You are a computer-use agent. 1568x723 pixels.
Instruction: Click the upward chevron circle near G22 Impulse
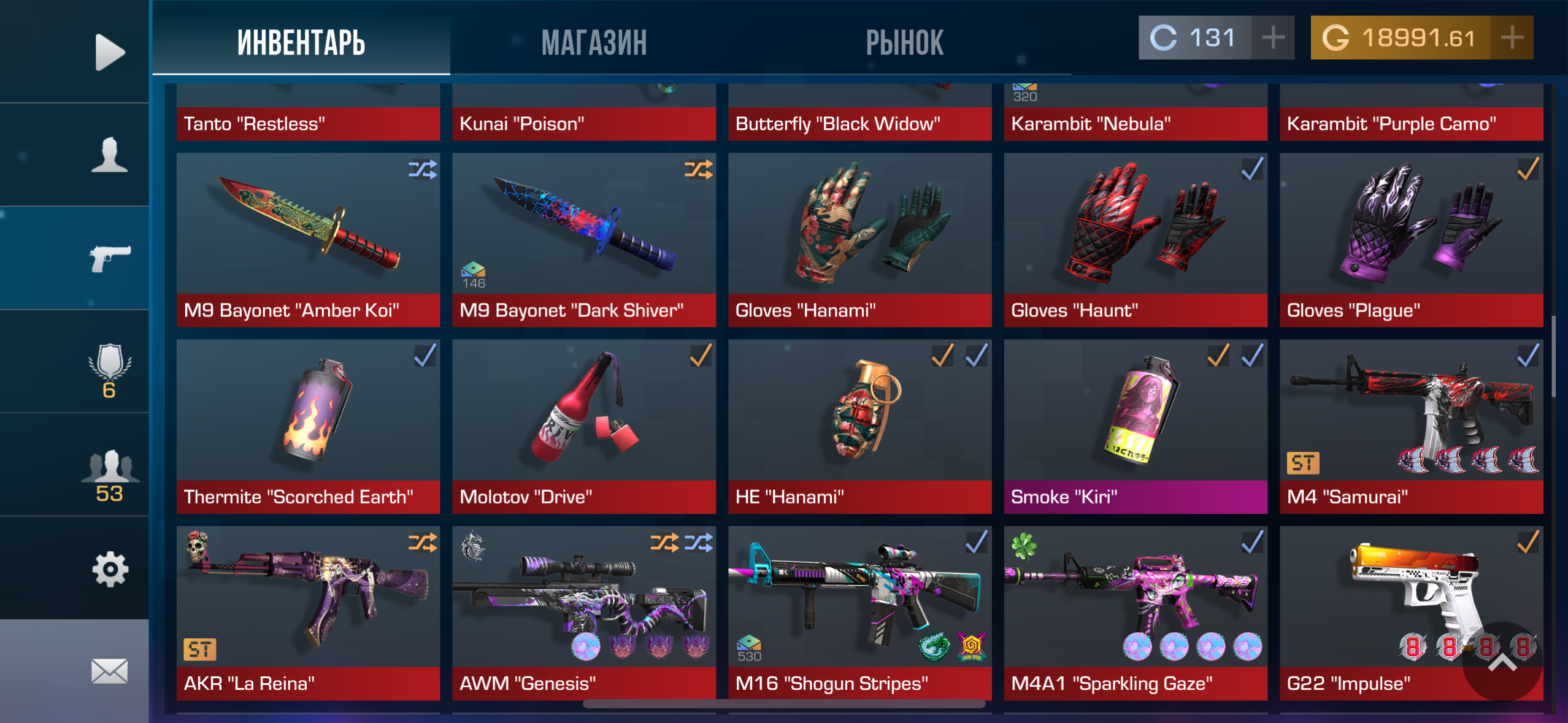[1503, 677]
